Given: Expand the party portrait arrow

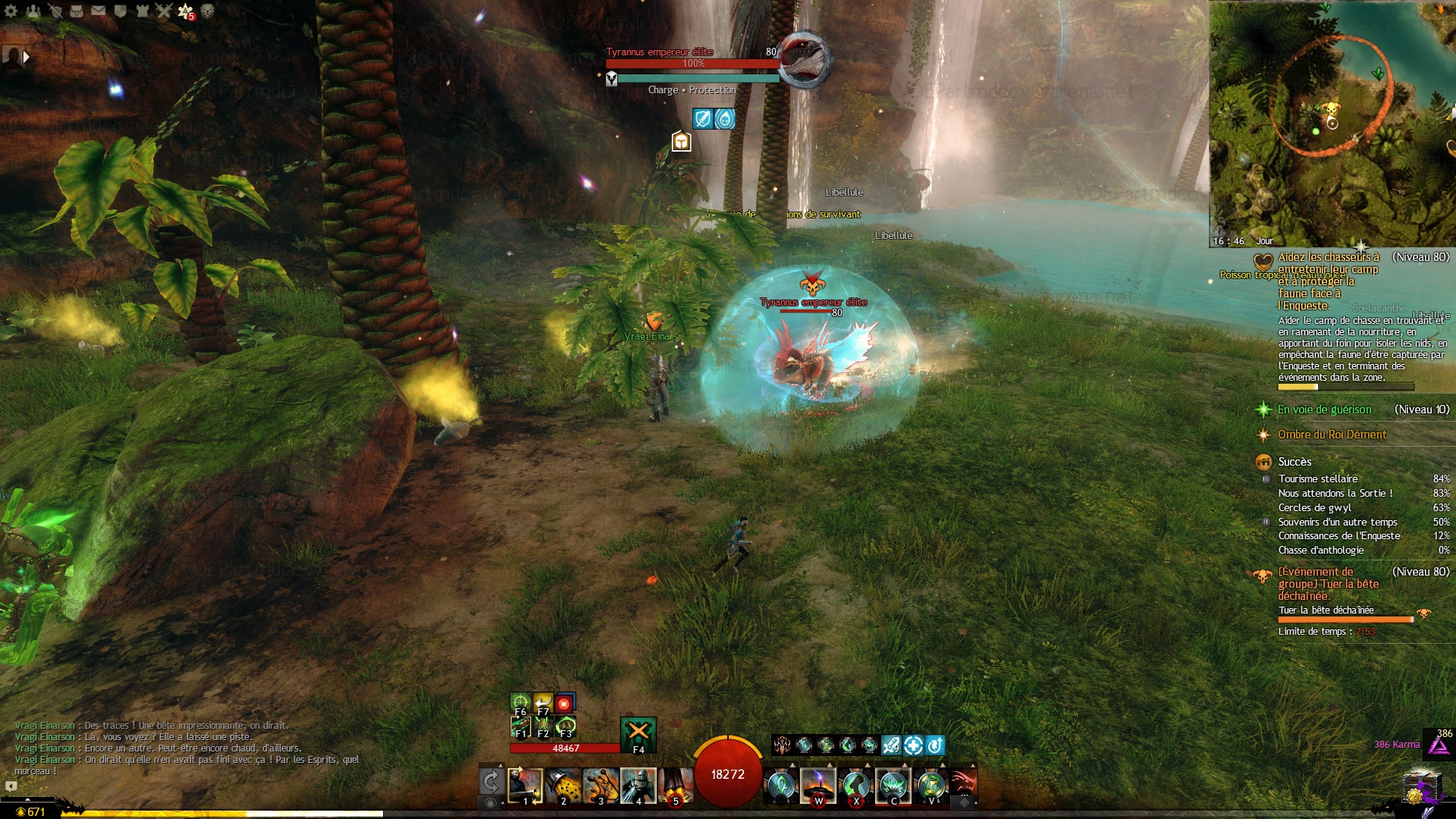Looking at the screenshot, I should (27, 57).
